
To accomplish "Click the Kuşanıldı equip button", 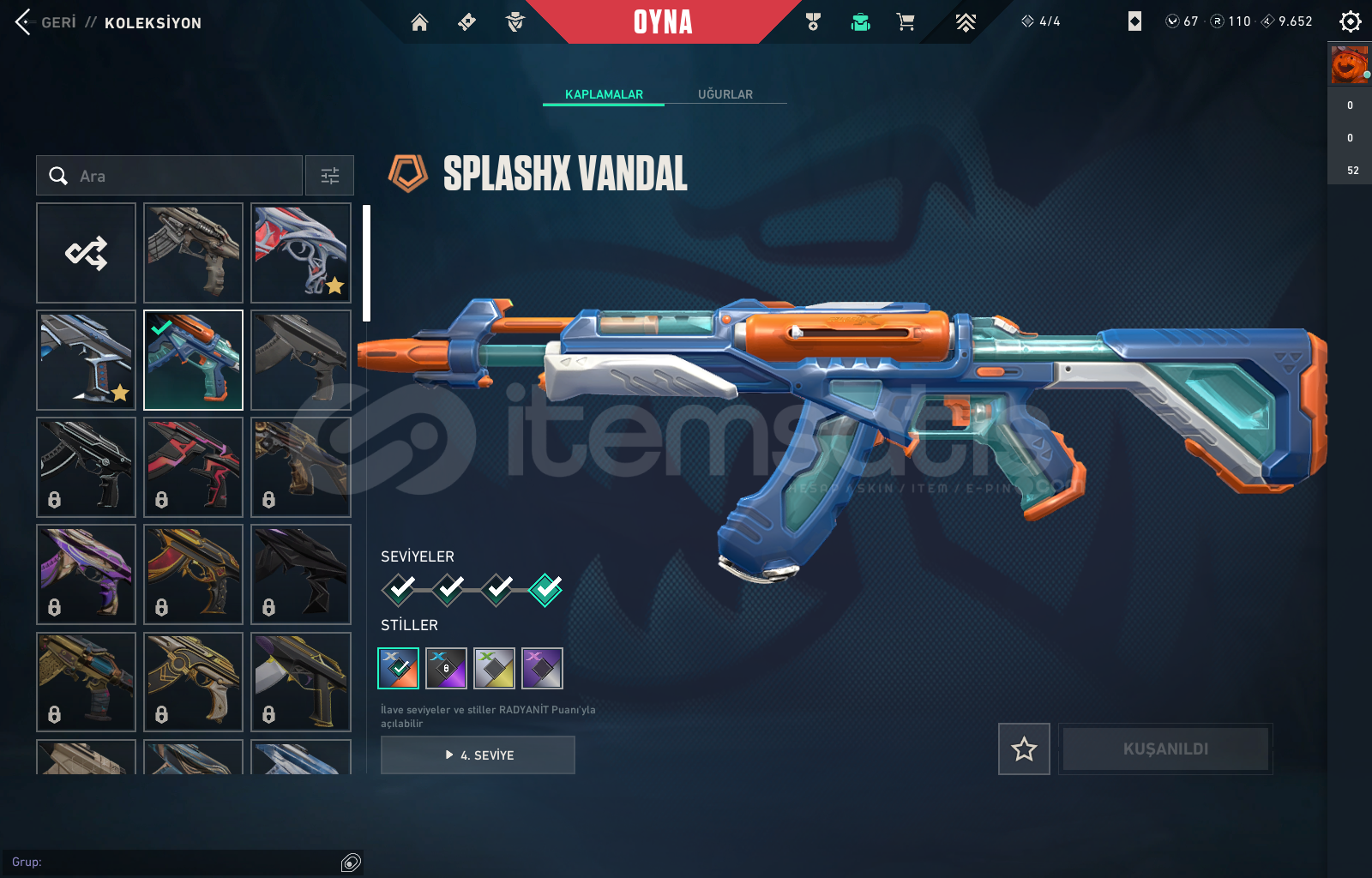I will pyautogui.click(x=1165, y=749).
